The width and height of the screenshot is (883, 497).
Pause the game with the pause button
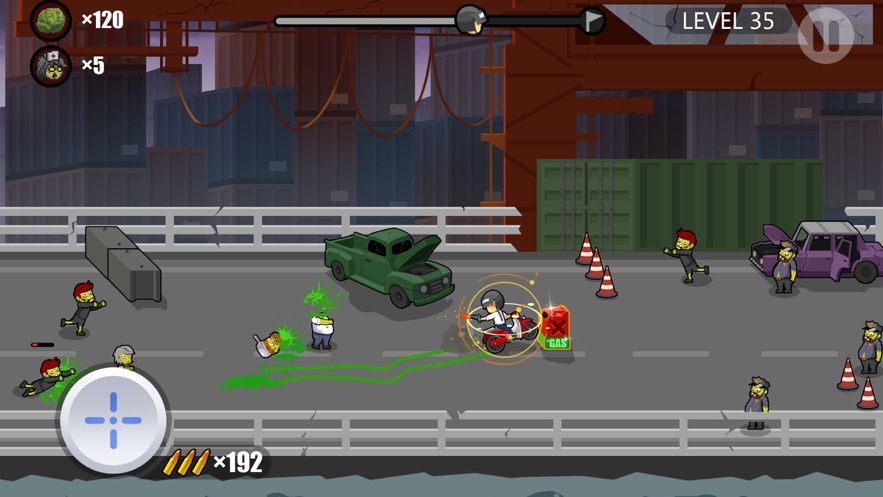click(826, 36)
